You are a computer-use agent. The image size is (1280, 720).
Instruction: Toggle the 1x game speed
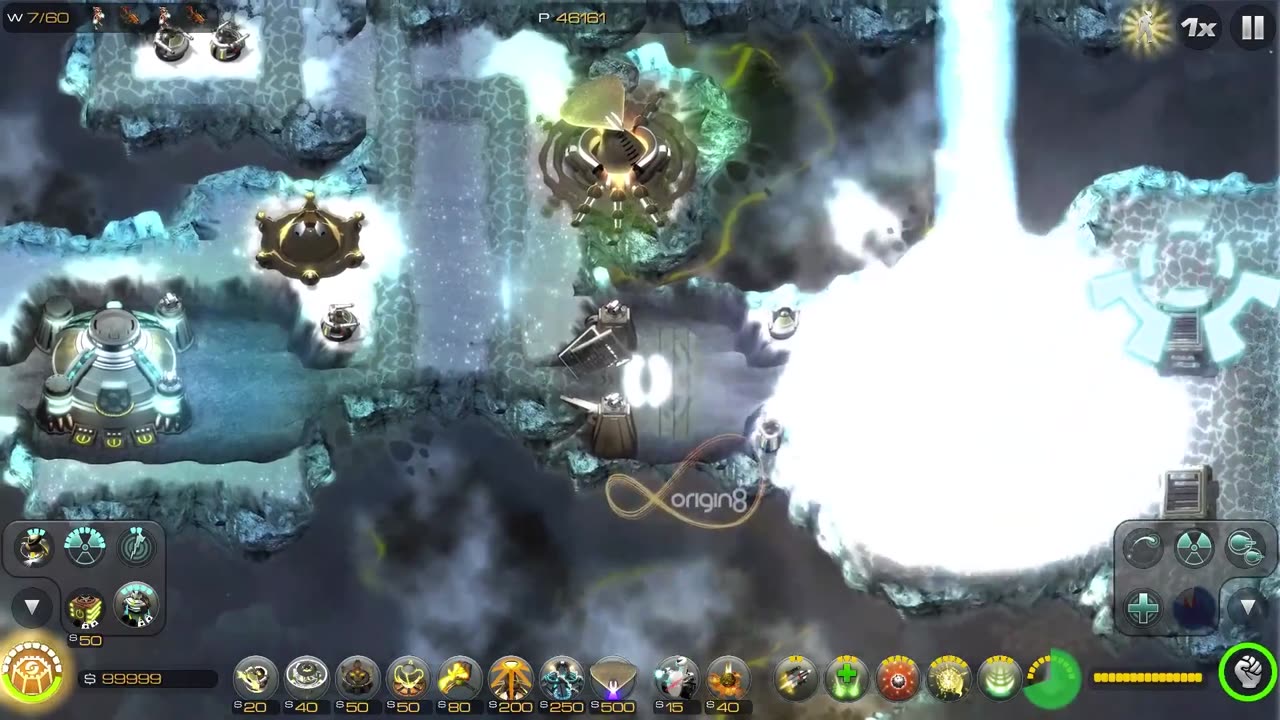coord(1198,28)
